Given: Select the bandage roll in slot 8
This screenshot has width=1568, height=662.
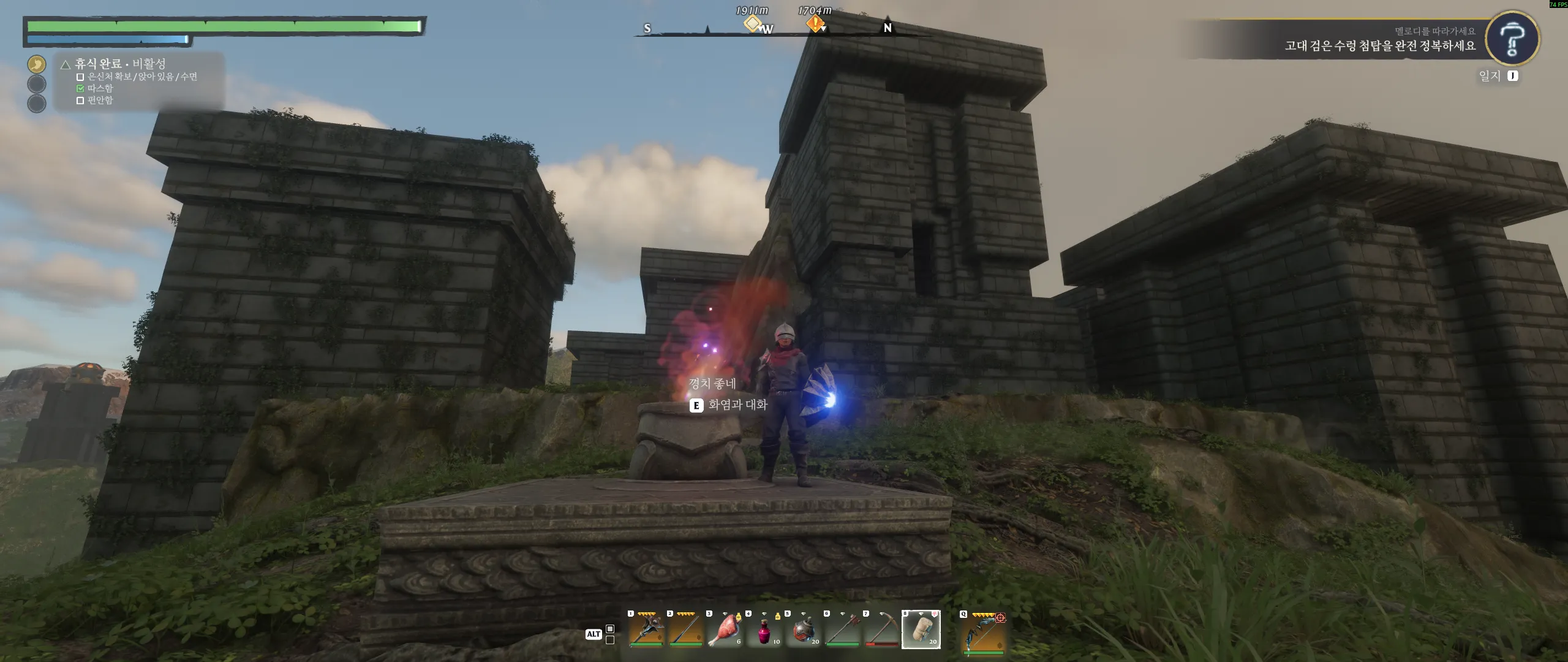Looking at the screenshot, I should pos(921,630).
